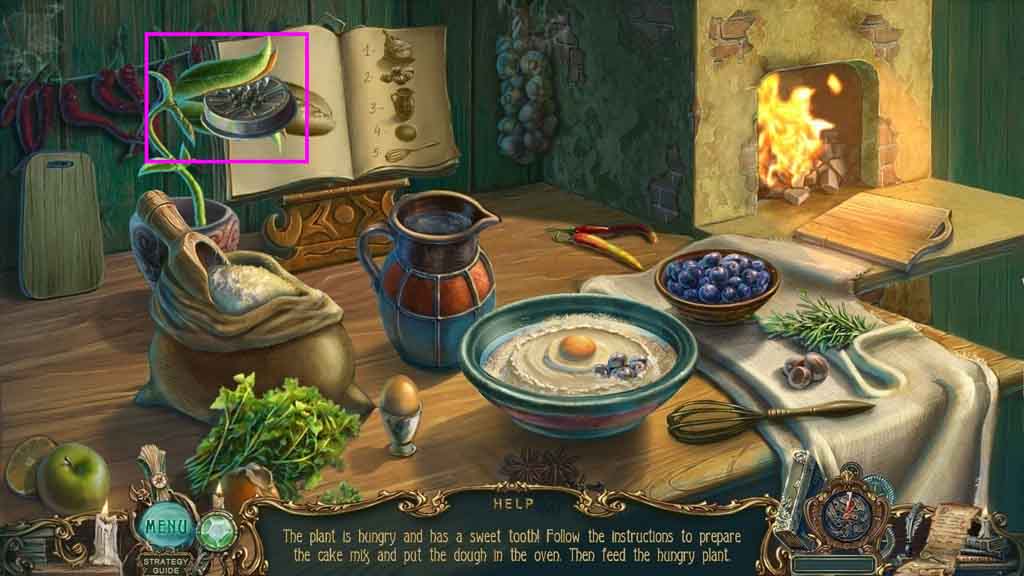Open the Strategy Guide

pyautogui.click(x=160, y=561)
